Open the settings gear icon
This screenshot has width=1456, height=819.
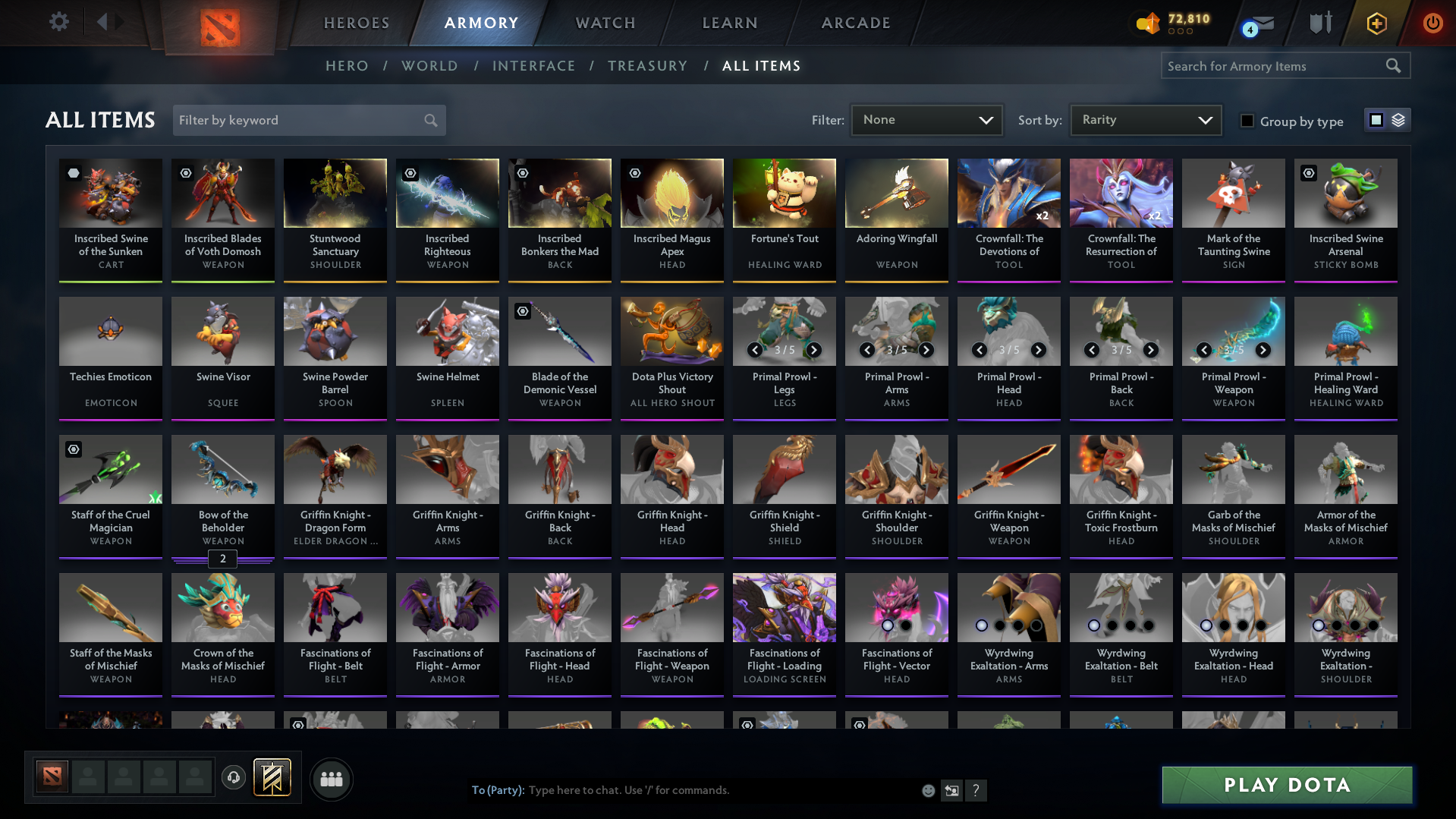point(58,22)
